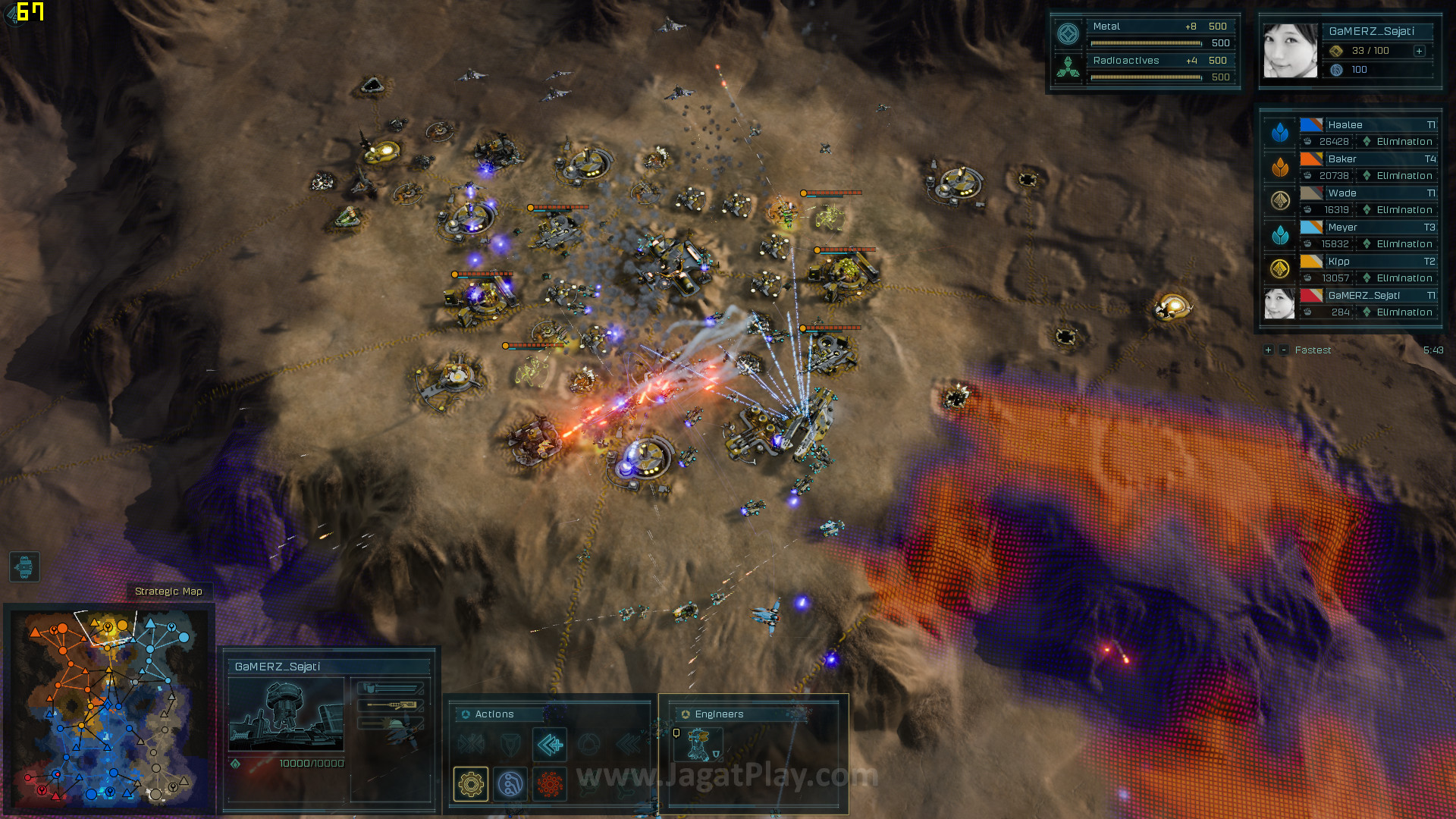Decrease game speed with minus button

tap(1283, 350)
